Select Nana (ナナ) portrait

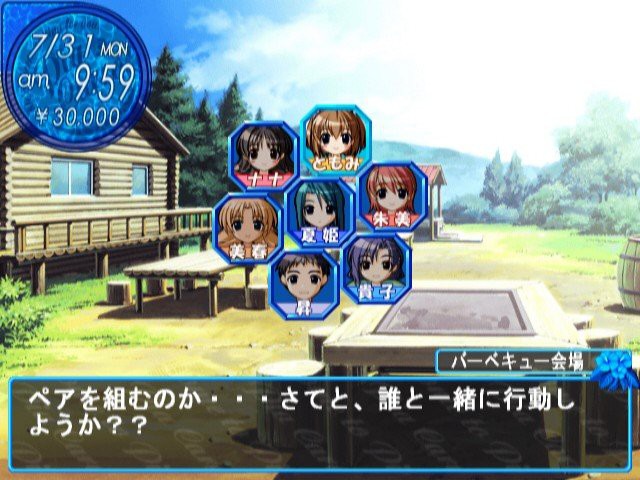tap(263, 155)
